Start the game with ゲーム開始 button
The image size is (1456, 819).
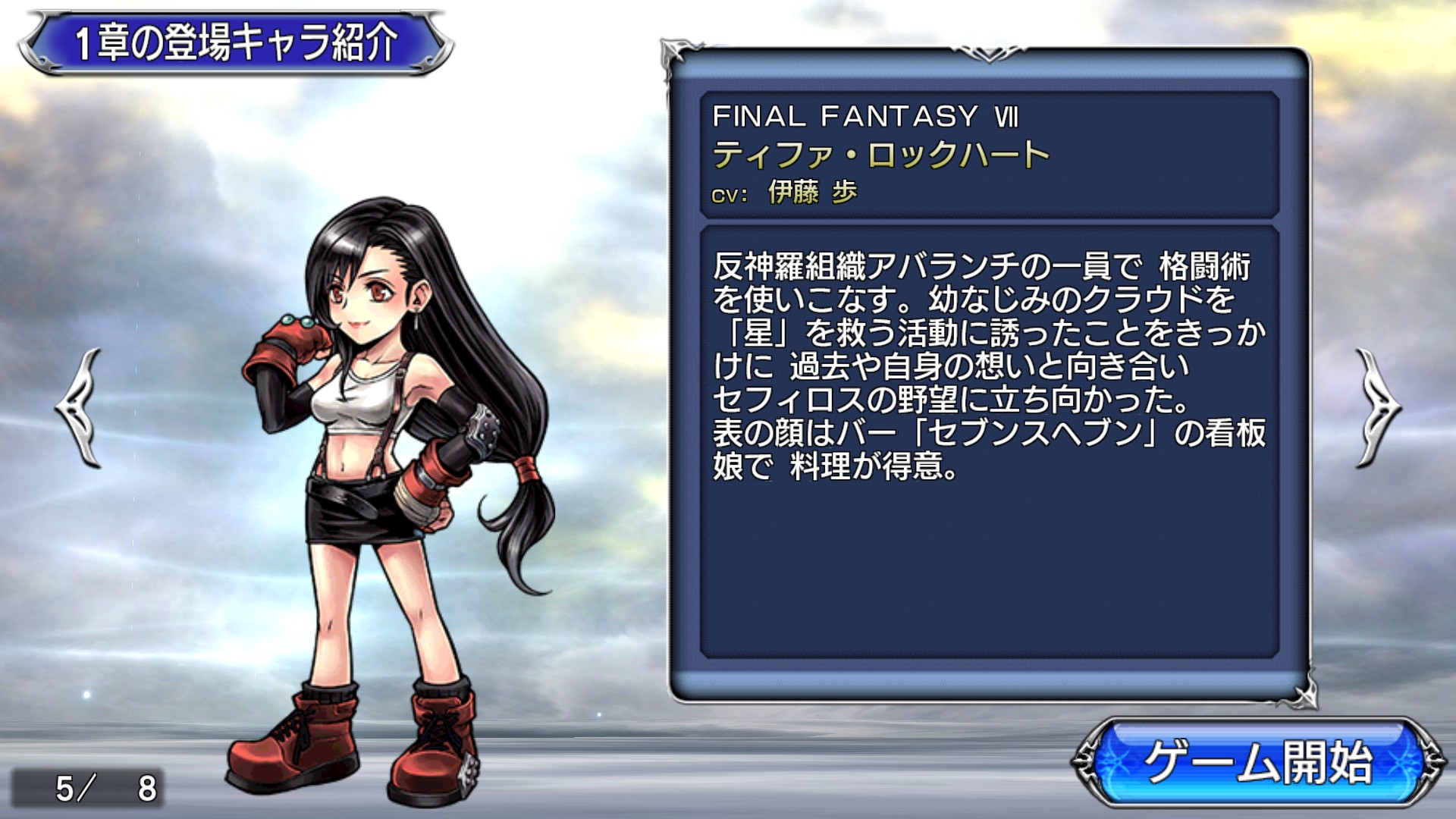pos(1257,761)
